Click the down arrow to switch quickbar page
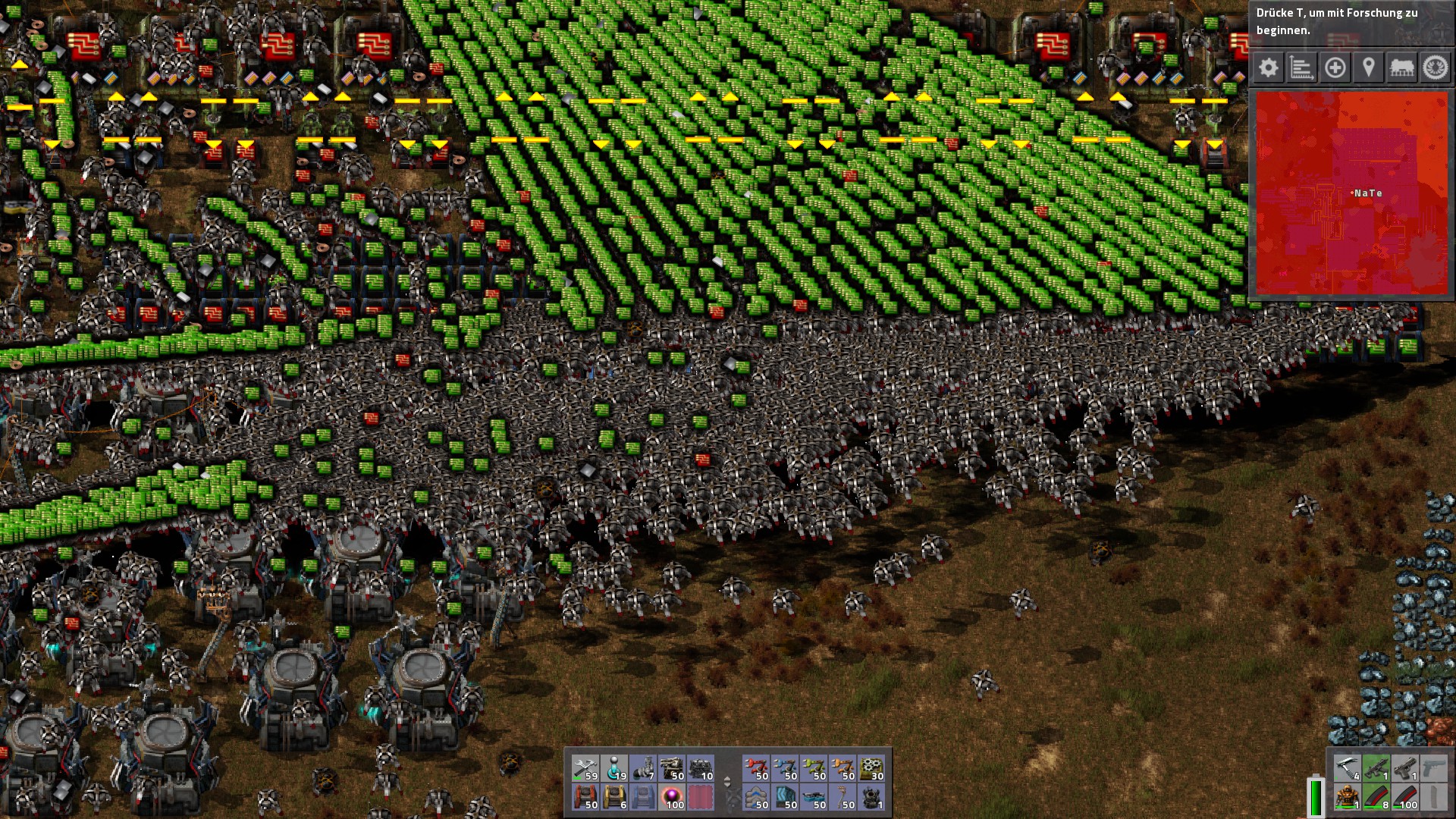The height and width of the screenshot is (819, 1456). [x=728, y=783]
